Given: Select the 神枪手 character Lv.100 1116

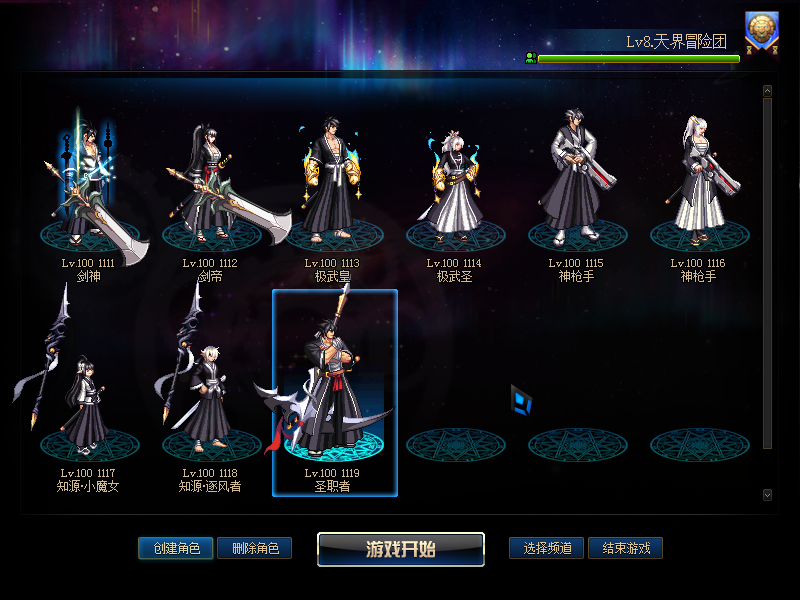Looking at the screenshot, I should [x=698, y=190].
